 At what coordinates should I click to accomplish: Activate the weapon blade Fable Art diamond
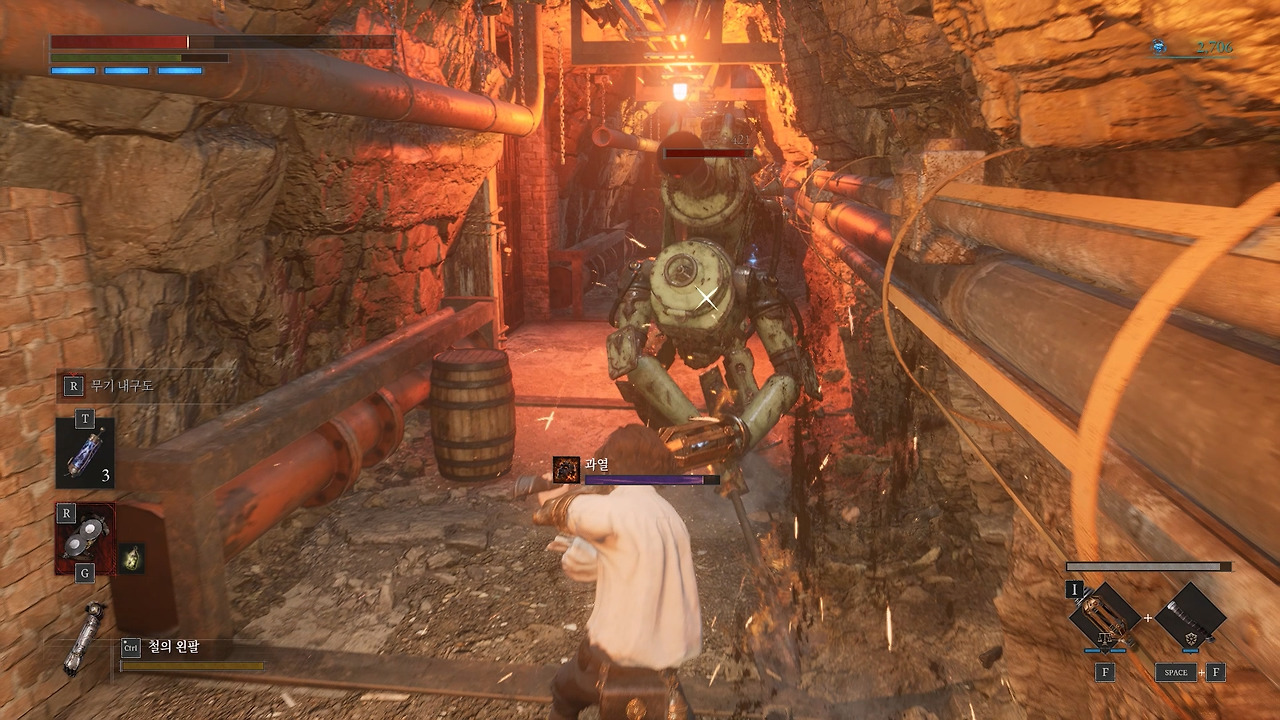click(1104, 616)
